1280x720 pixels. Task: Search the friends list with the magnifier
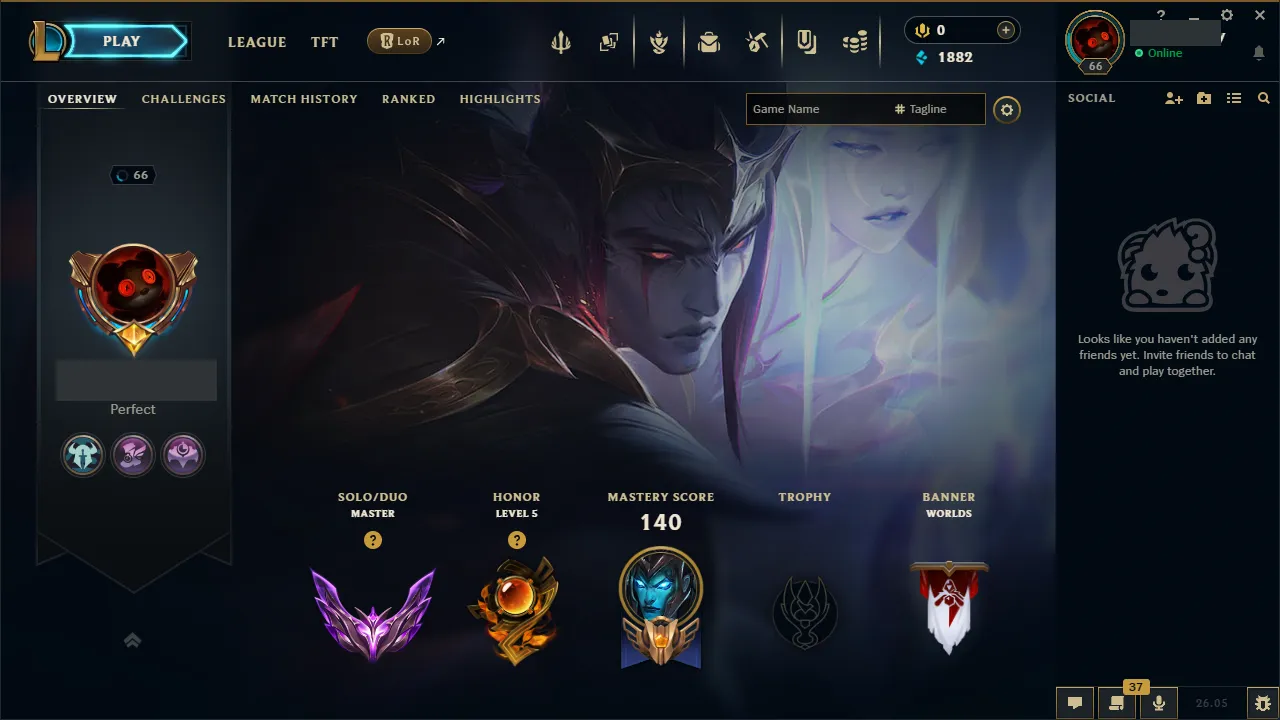1263,98
